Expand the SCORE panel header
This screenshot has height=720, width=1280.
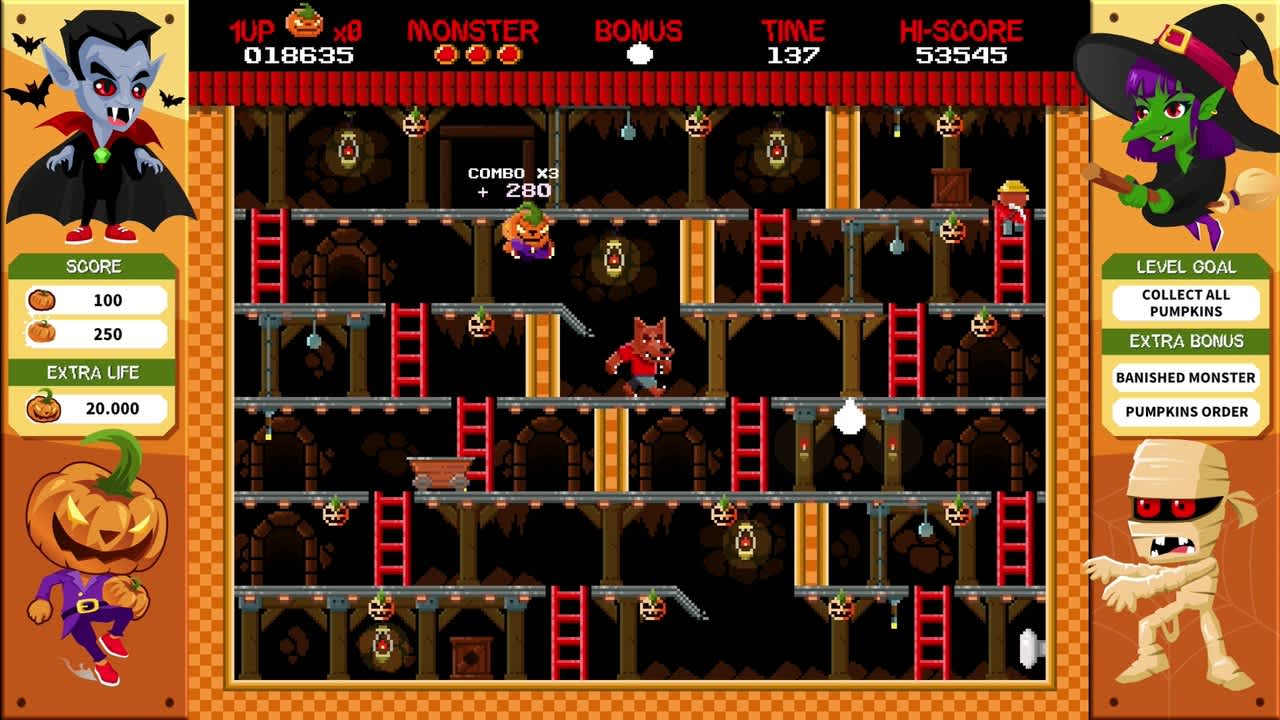click(95, 266)
